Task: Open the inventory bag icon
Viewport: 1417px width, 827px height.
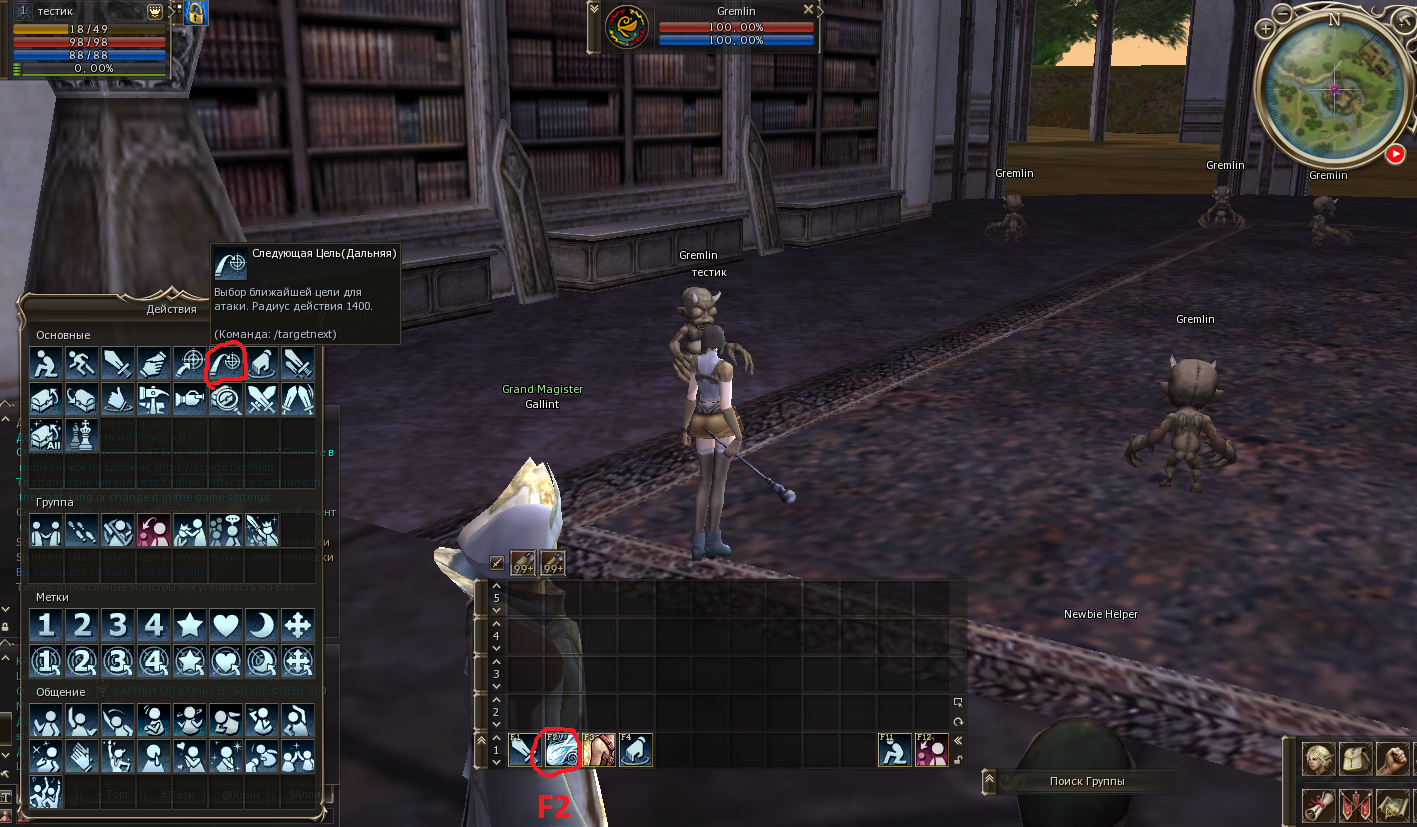Action: coord(1355,760)
